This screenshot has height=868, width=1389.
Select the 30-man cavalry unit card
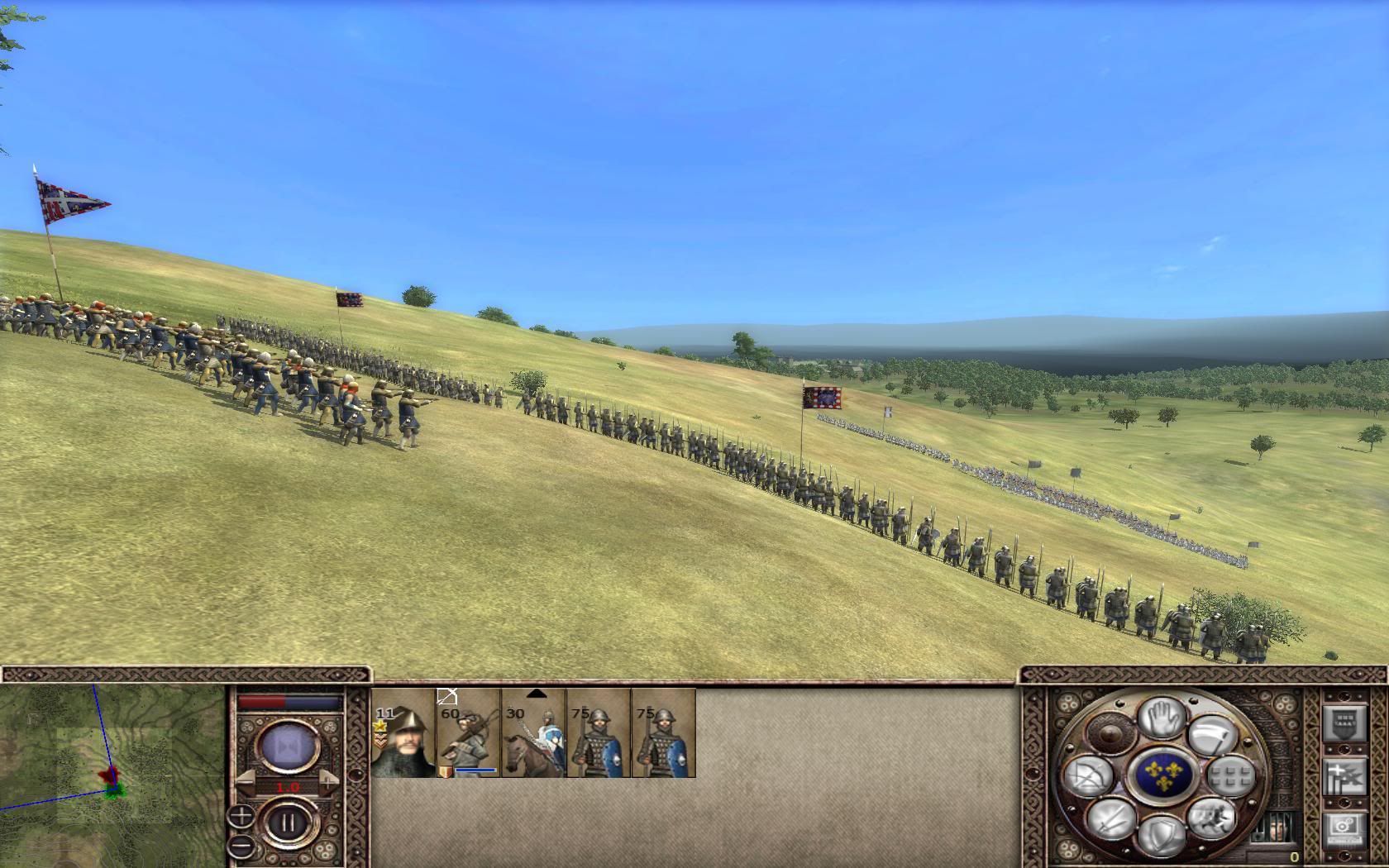pos(533,732)
